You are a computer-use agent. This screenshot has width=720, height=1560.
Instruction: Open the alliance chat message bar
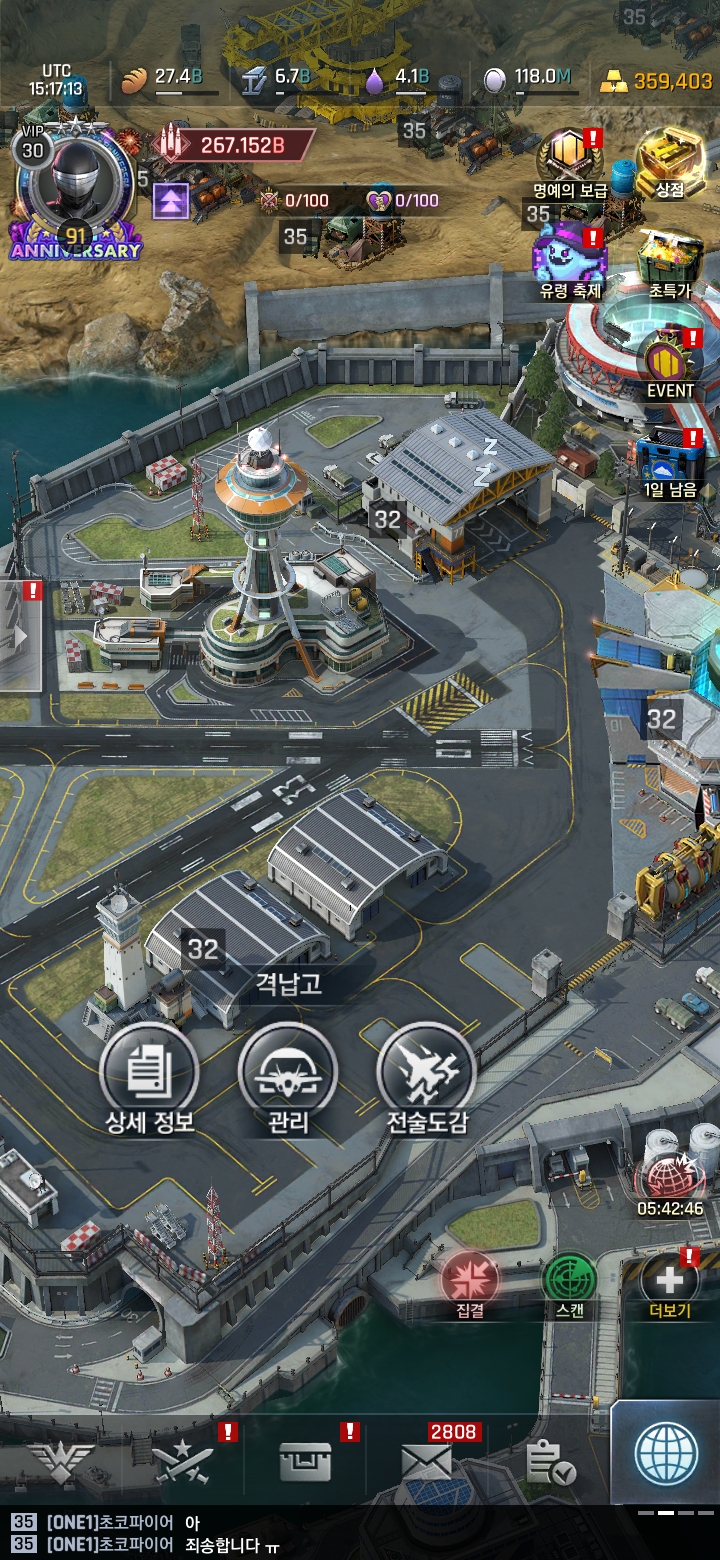click(x=300, y=1534)
